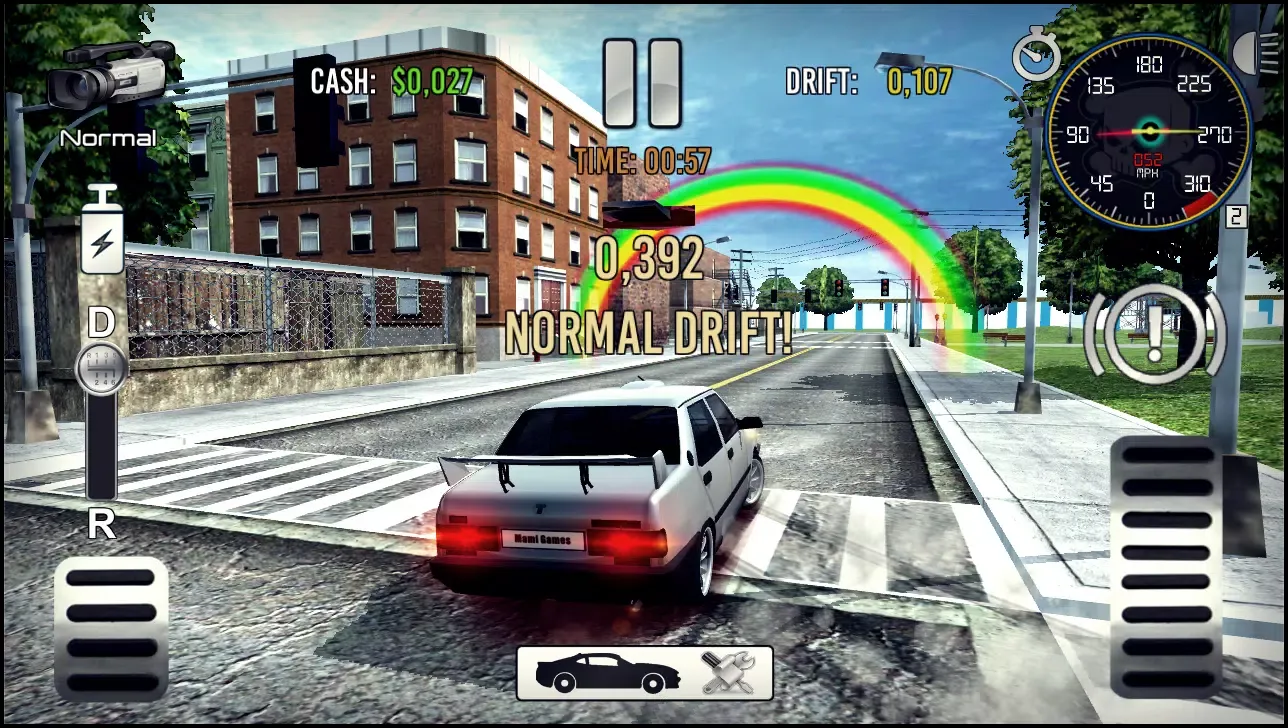Shift the transmission to R

[100, 524]
